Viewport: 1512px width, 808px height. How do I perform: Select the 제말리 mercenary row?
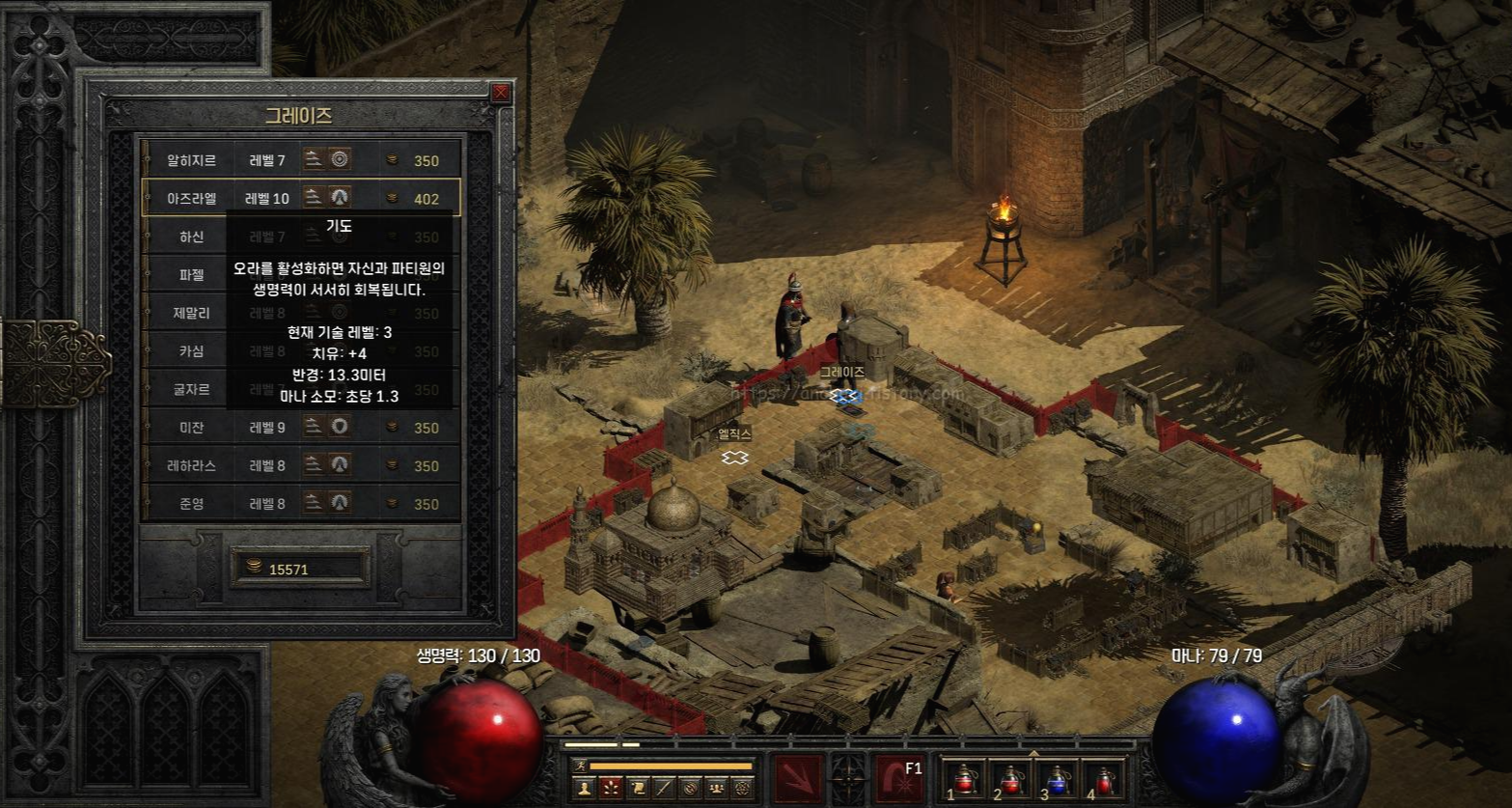[x=192, y=313]
